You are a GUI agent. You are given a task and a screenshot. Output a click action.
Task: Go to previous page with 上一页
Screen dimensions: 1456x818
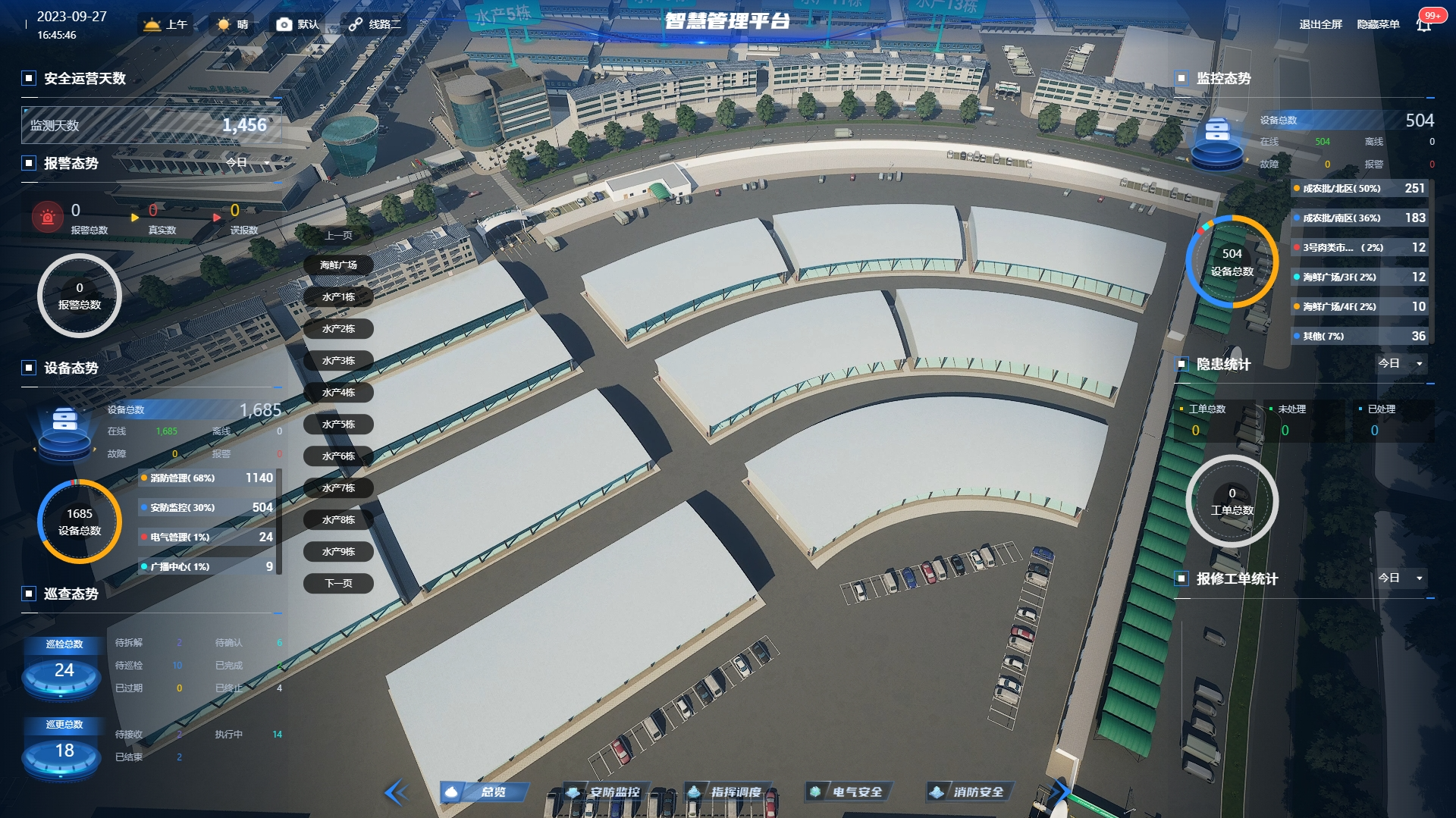coord(338,236)
